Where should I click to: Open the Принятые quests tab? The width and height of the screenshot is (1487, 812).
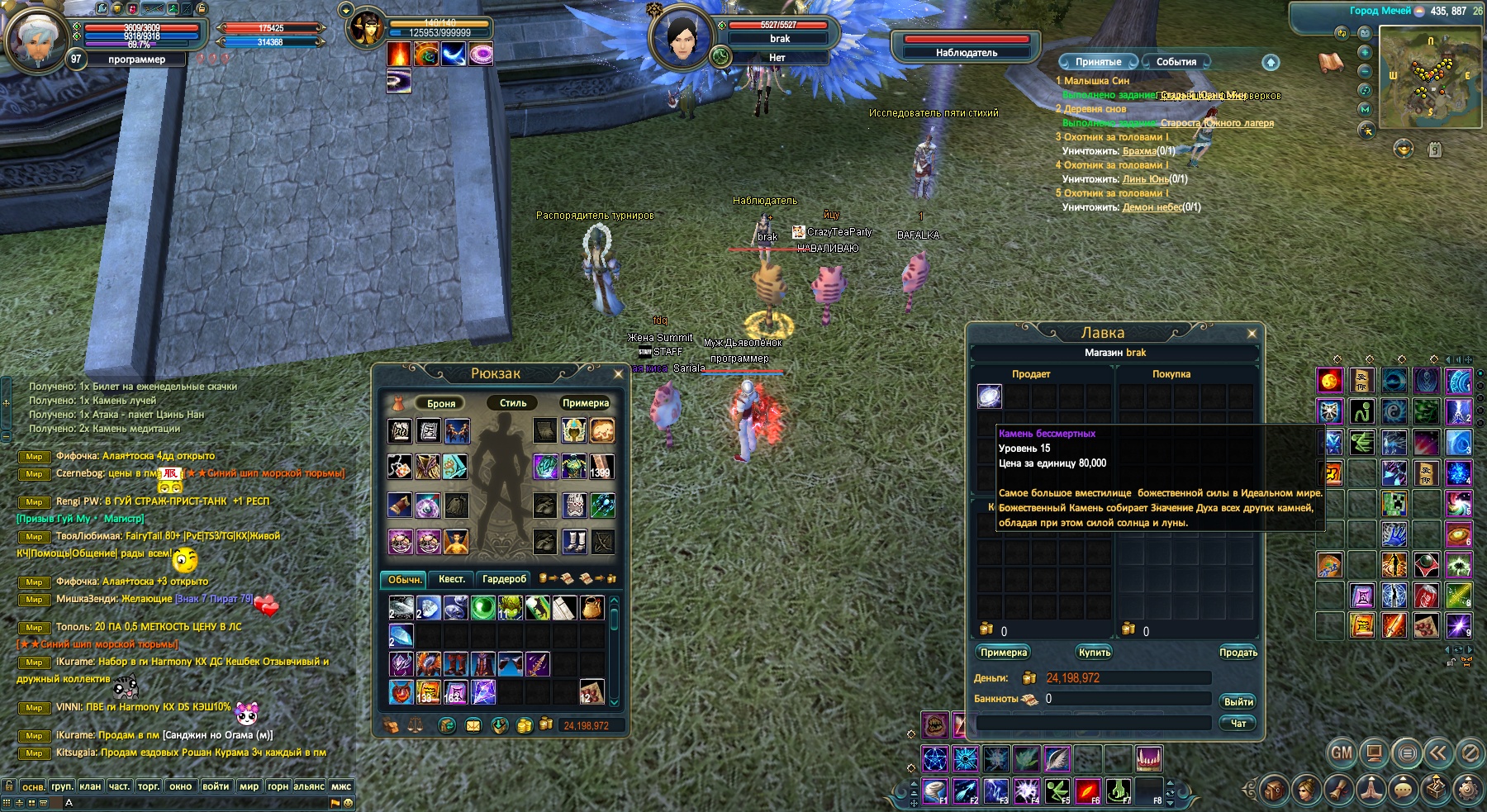click(x=1098, y=62)
